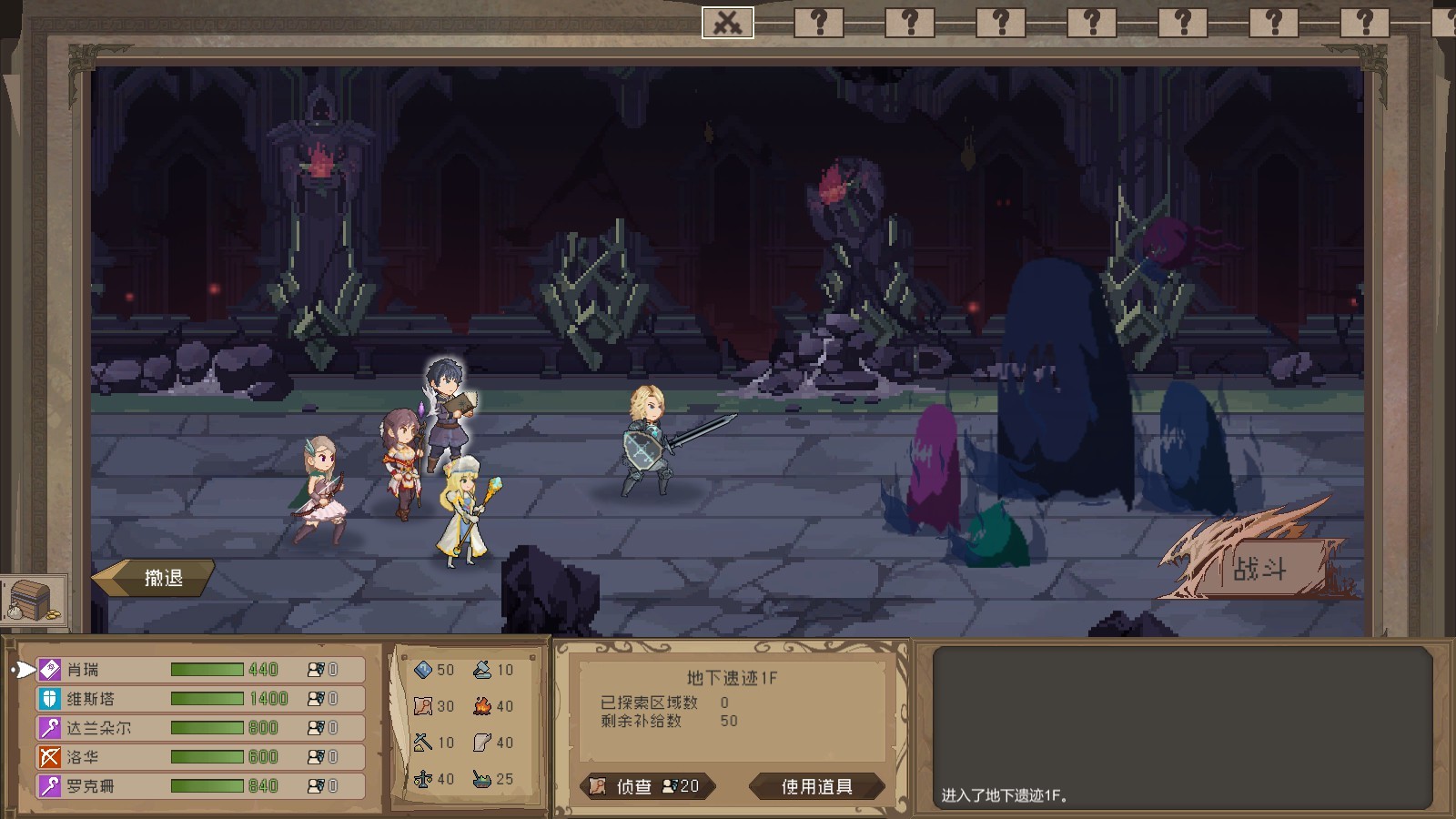Screen dimensions: 1456x819
Task: Select the crossed-swords battle node
Action: click(x=728, y=22)
